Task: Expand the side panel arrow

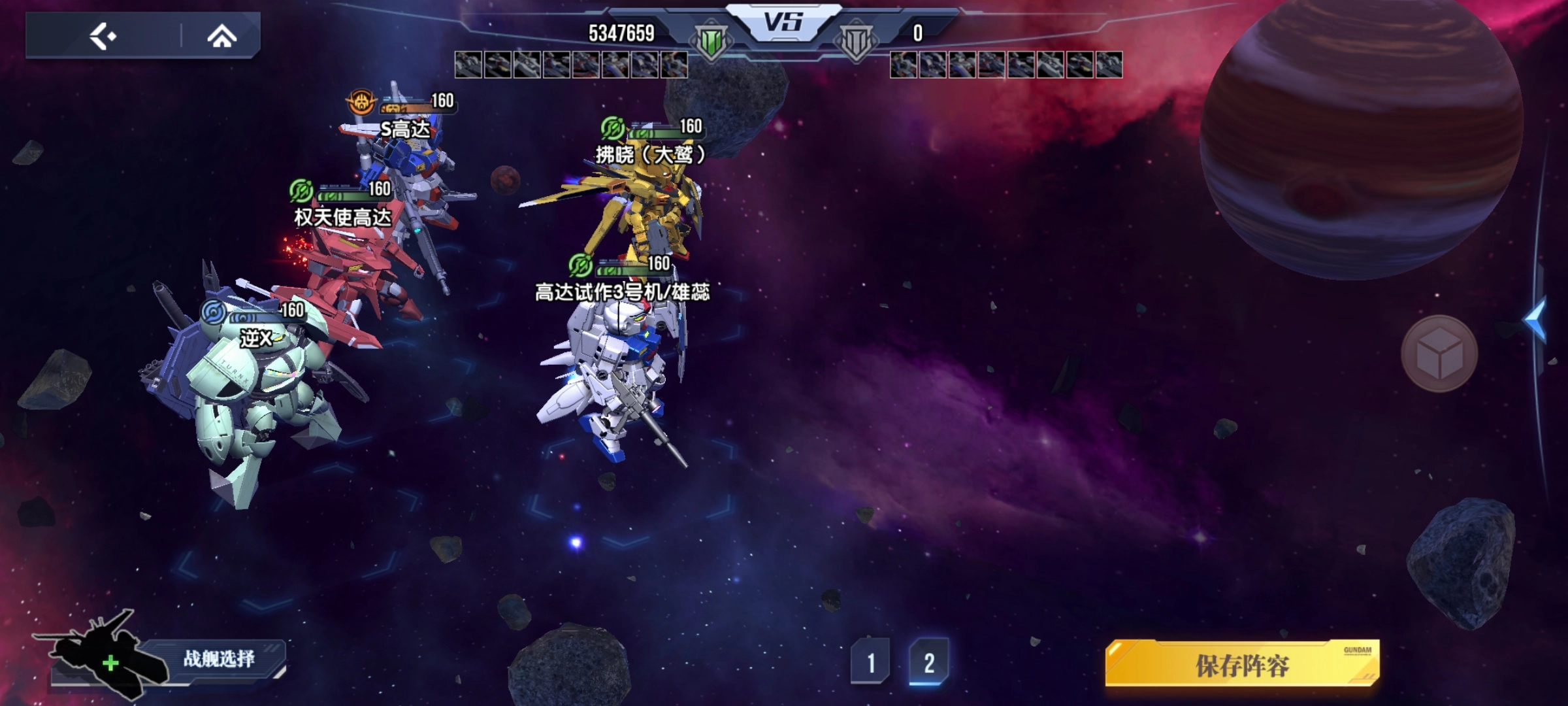Action: click(x=1537, y=320)
